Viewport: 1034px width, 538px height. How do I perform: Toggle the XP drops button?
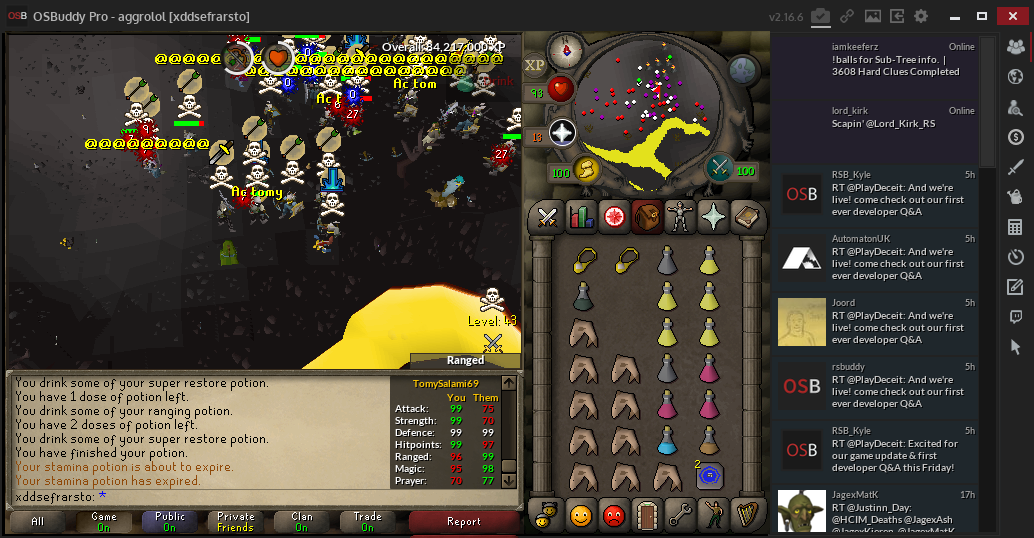535,65
